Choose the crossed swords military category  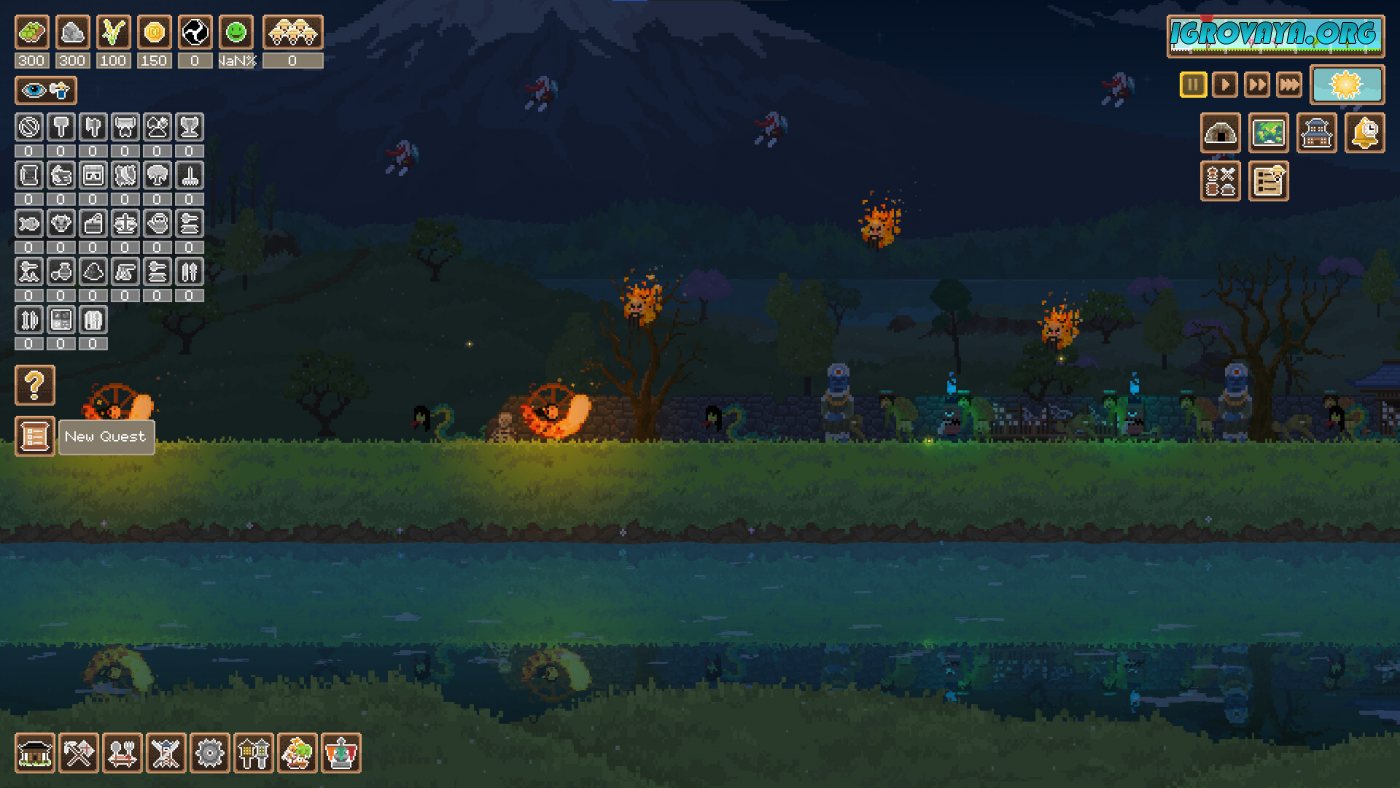pos(166,753)
